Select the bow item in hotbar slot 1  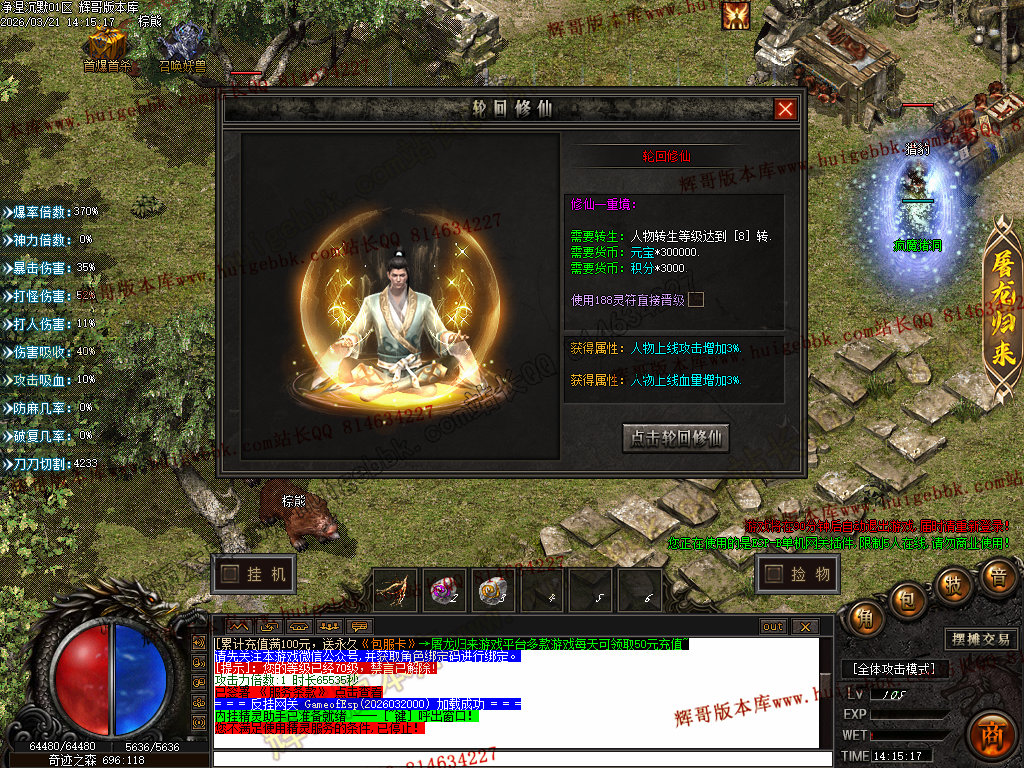[395, 591]
